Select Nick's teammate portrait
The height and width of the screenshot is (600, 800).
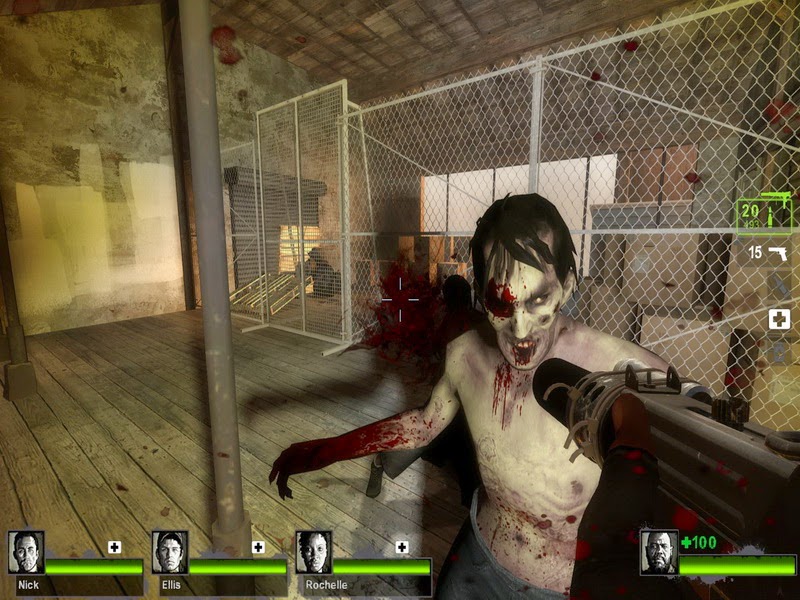click(x=26, y=551)
